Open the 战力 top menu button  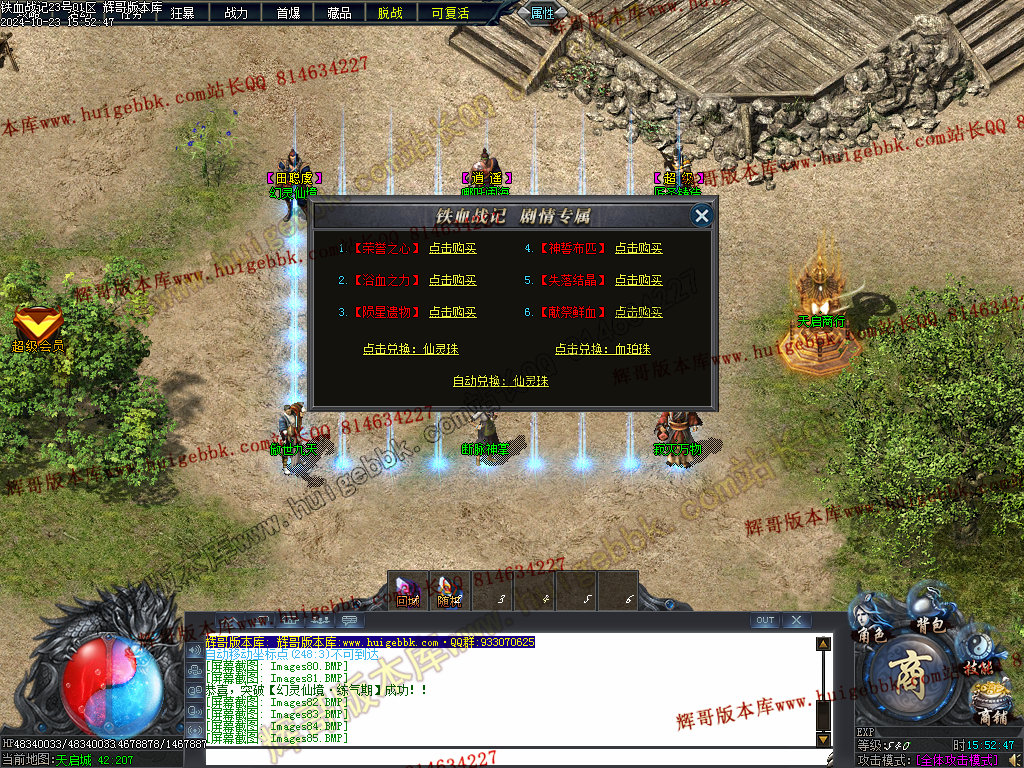(236, 13)
